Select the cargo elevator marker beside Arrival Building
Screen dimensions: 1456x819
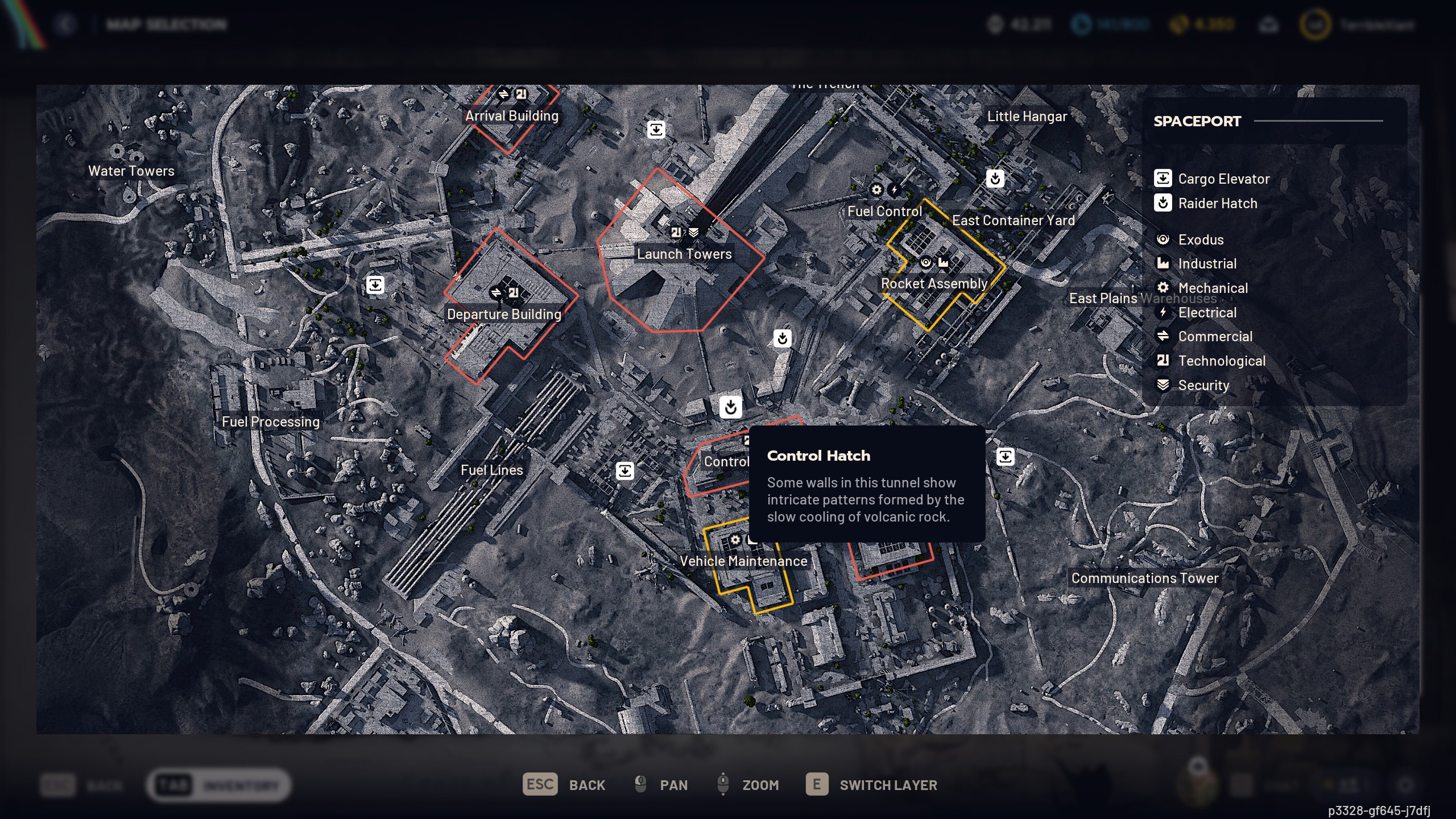[x=656, y=130]
